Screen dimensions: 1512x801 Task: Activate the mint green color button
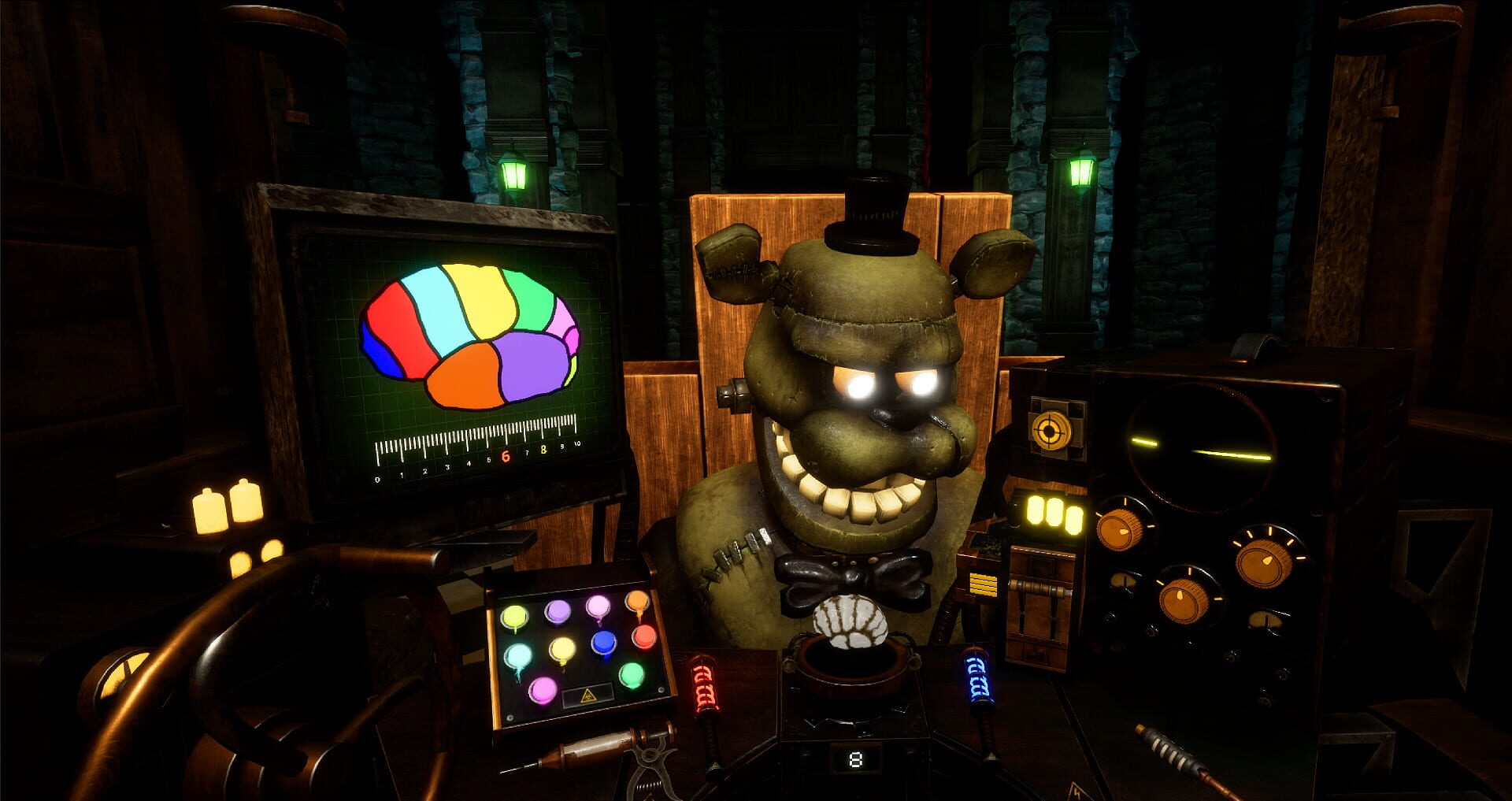click(631, 674)
